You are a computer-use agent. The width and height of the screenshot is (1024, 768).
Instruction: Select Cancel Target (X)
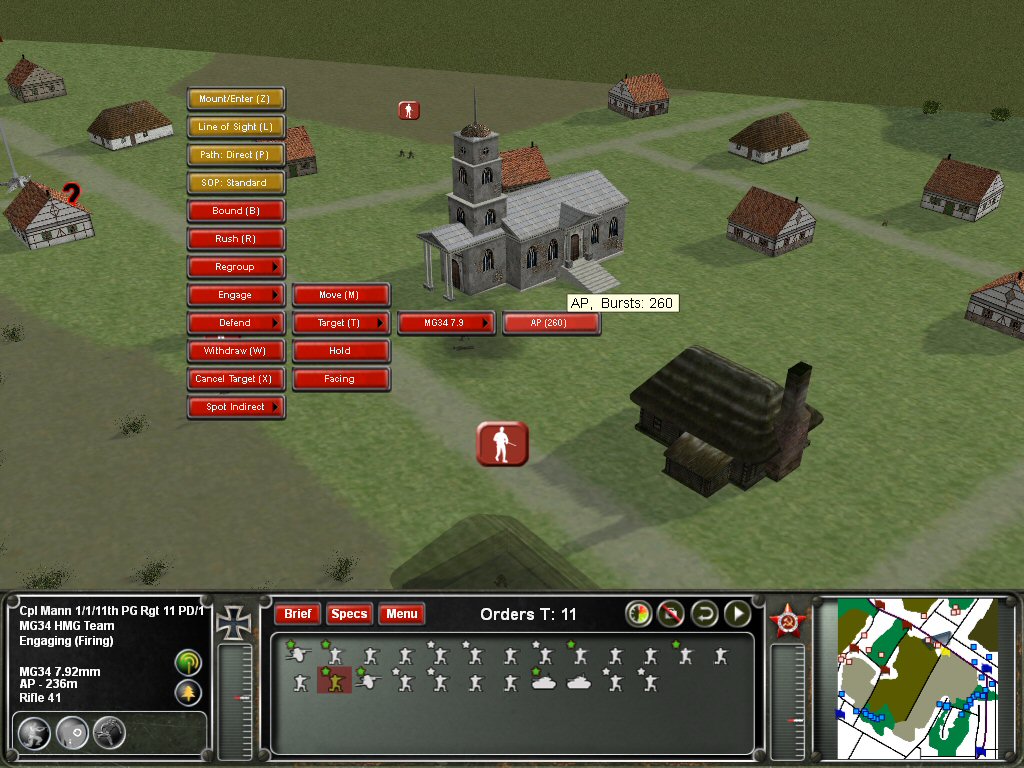(236, 379)
